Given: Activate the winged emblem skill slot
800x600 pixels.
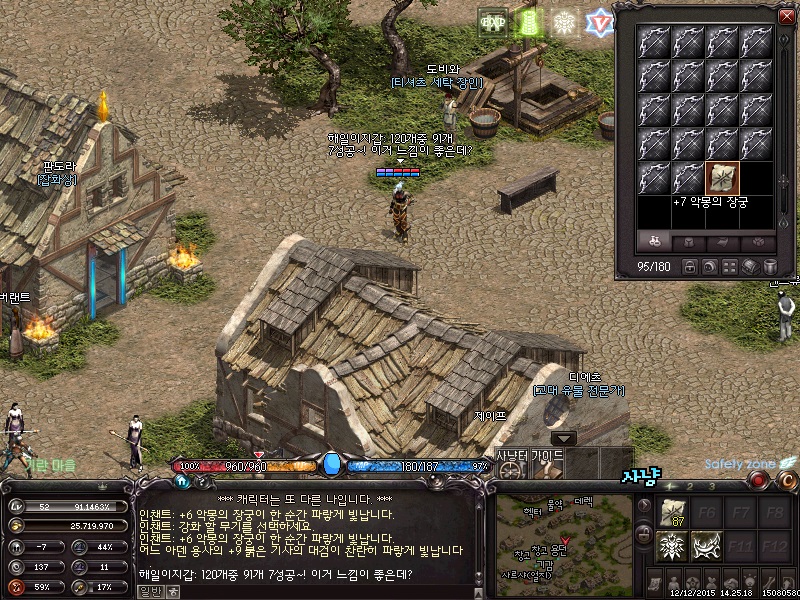Looking at the screenshot, I should point(672,546).
